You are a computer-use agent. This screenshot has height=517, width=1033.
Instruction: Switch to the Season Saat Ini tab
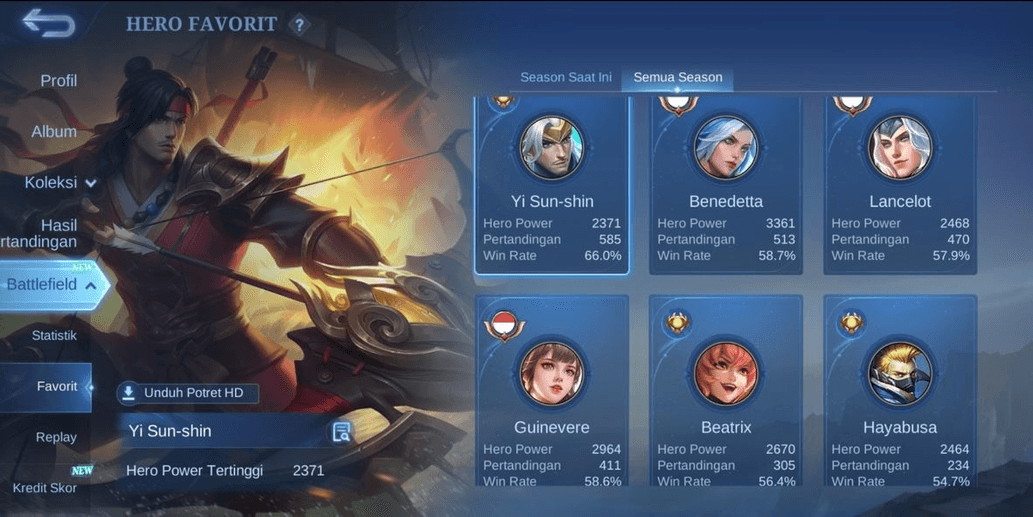[x=566, y=78]
